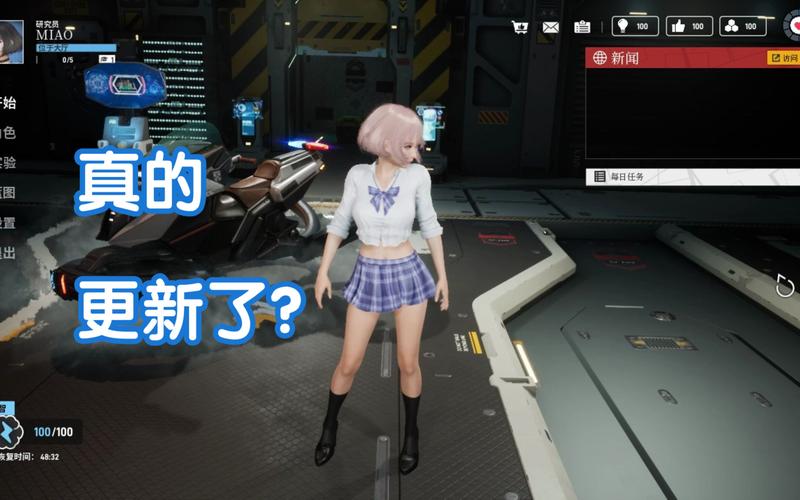This screenshot has width=800, height=500.
Task: Open the mail envelope icon
Action: (551, 27)
